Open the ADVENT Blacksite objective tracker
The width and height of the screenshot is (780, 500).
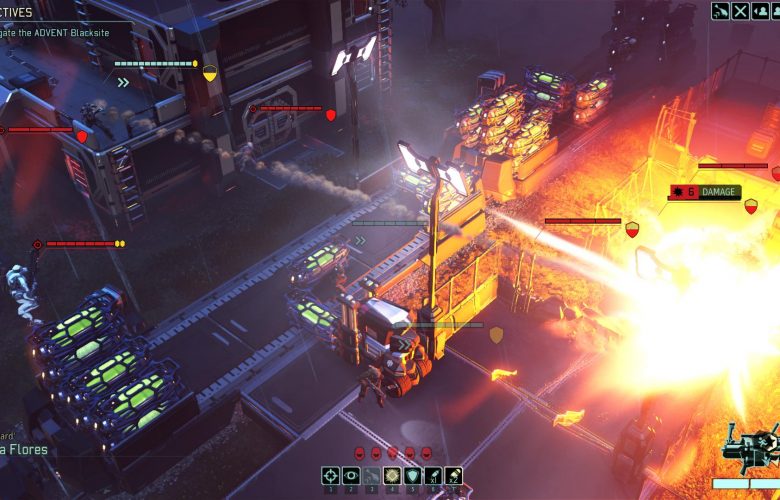tap(60, 32)
